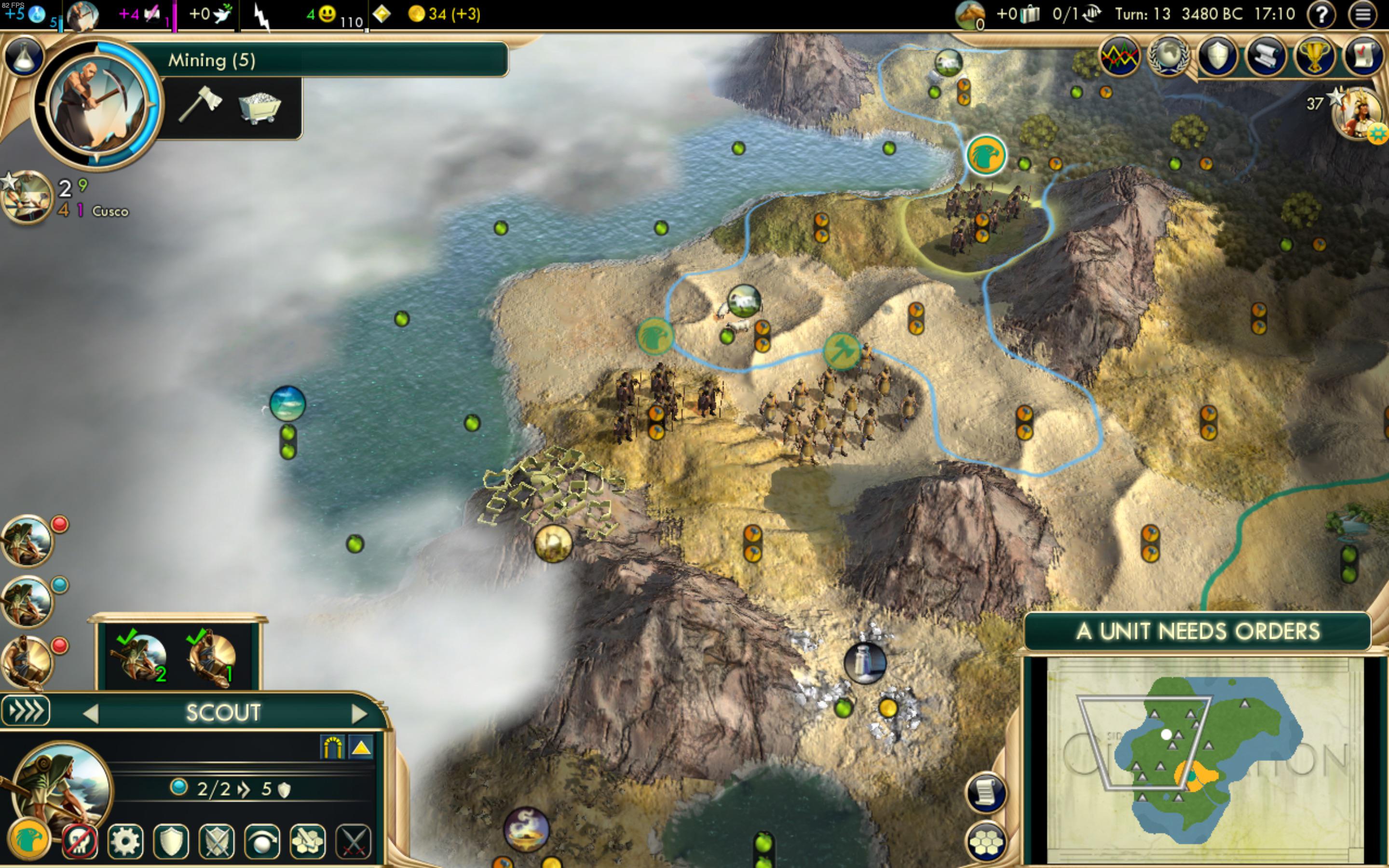Disband the unit with the crossed-out skull icon

point(79,841)
